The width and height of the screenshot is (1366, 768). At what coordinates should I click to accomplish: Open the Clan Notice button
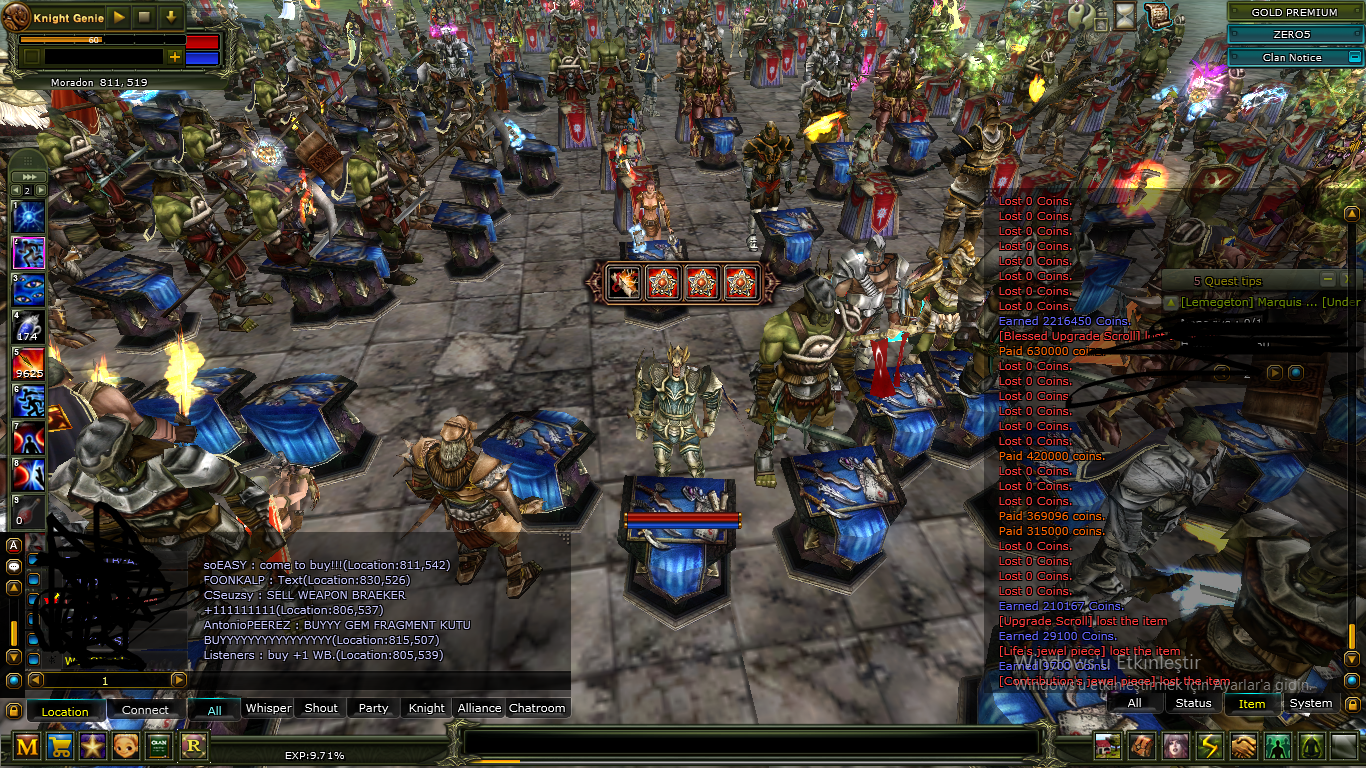(1292, 57)
